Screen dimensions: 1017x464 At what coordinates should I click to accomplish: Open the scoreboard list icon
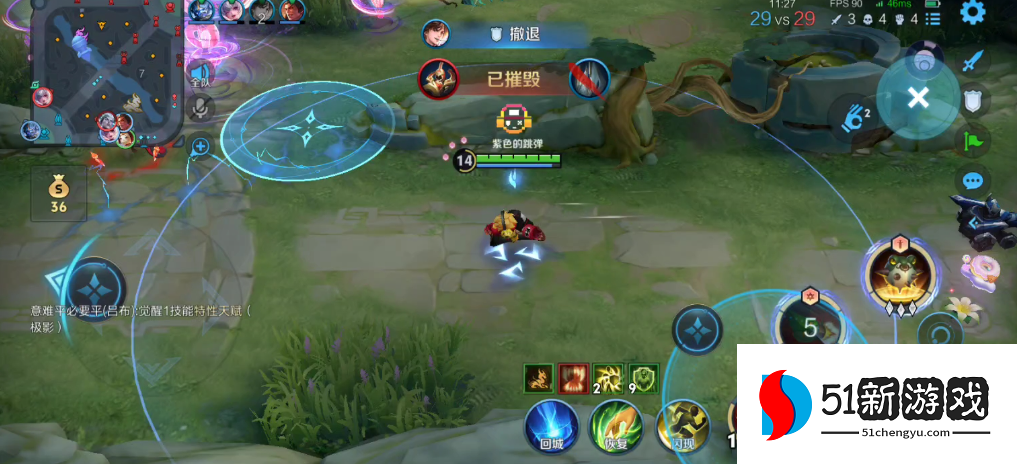[931, 19]
